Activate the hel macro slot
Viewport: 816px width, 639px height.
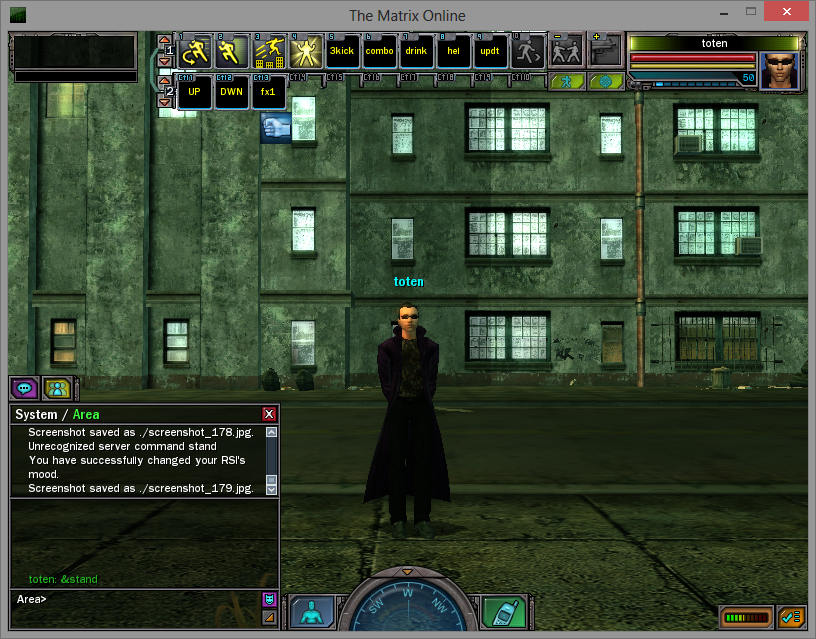coord(453,52)
